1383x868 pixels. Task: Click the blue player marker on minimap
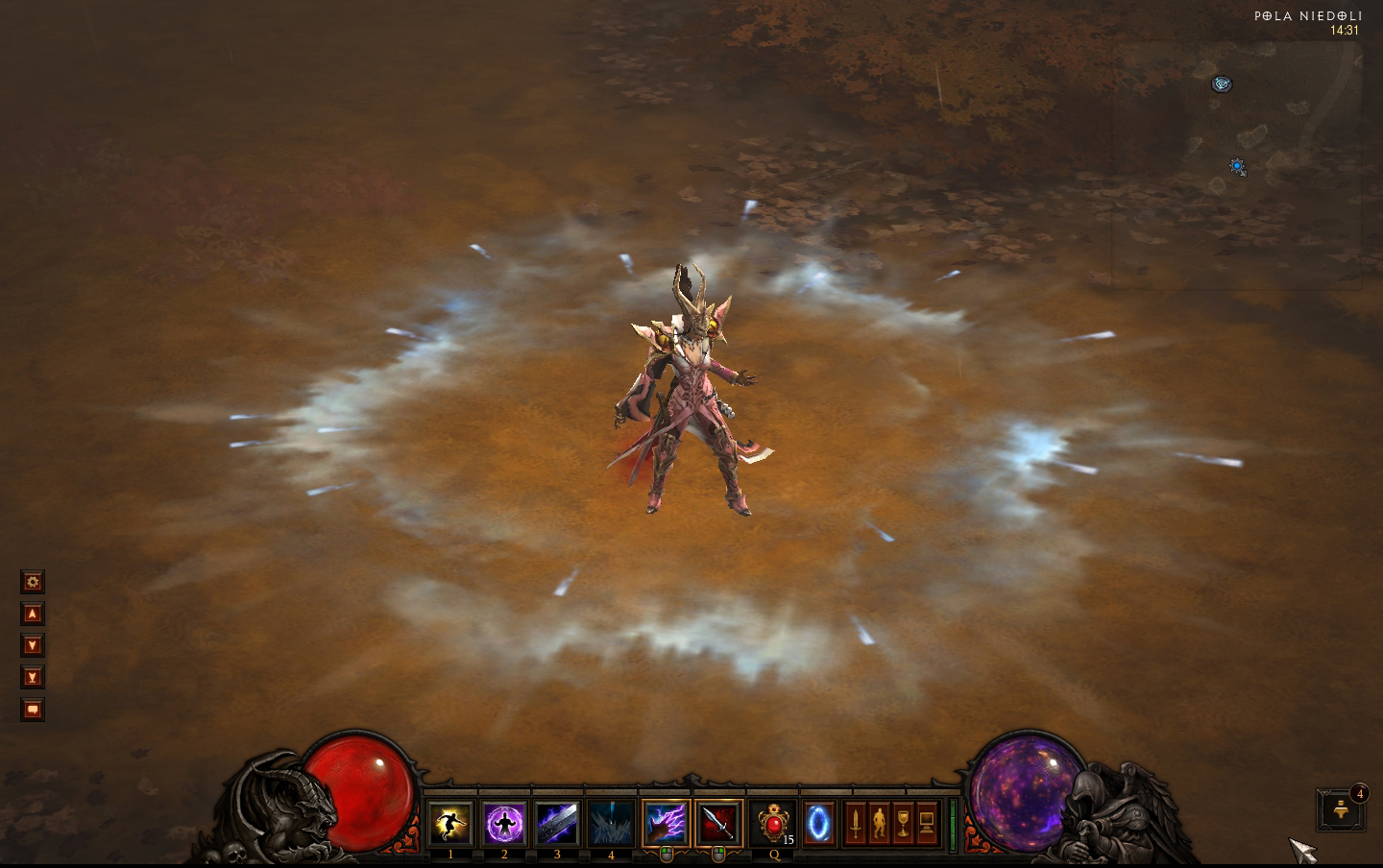click(1238, 166)
